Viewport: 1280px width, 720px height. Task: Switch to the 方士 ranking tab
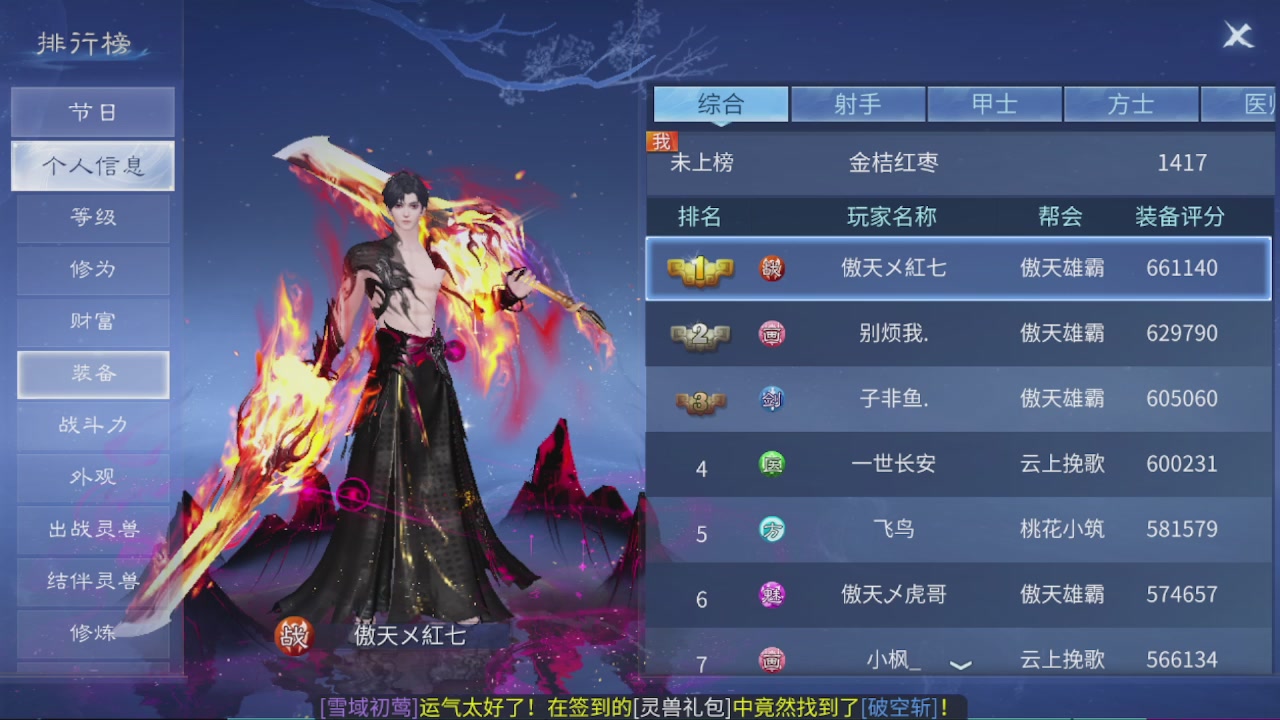(1131, 104)
